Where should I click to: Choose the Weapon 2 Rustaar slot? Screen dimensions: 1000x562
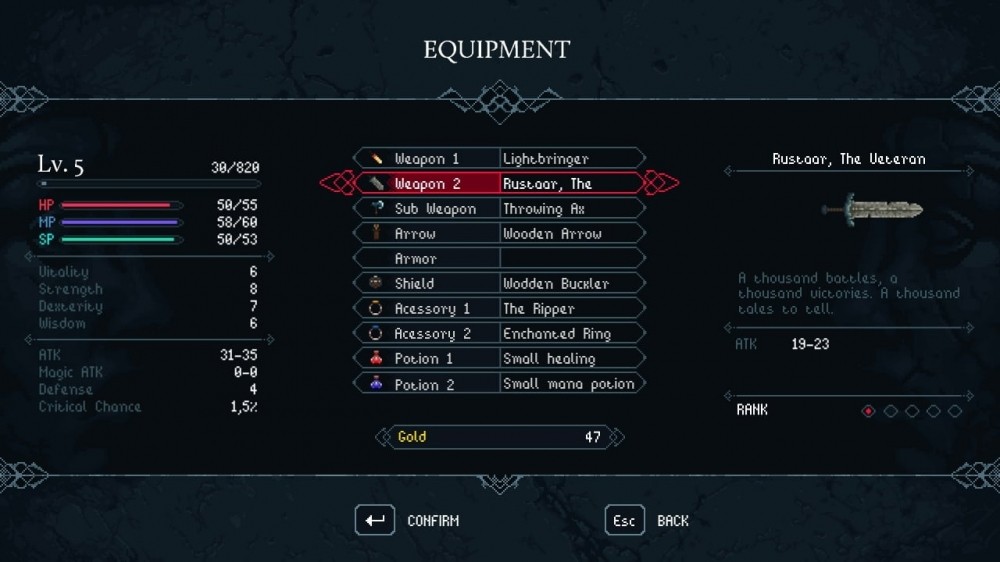[499, 183]
